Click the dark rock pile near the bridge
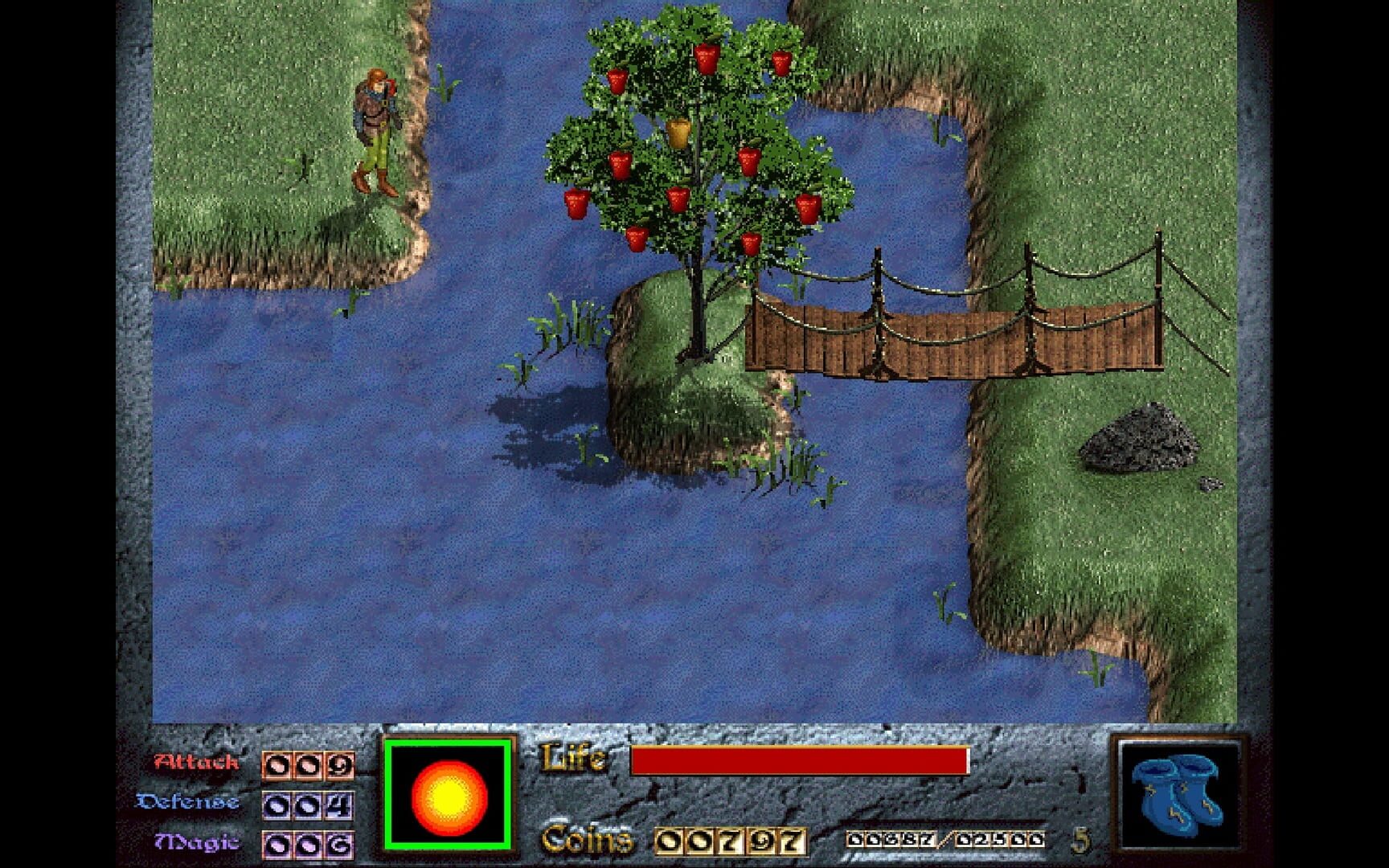 pyautogui.click(x=1137, y=438)
